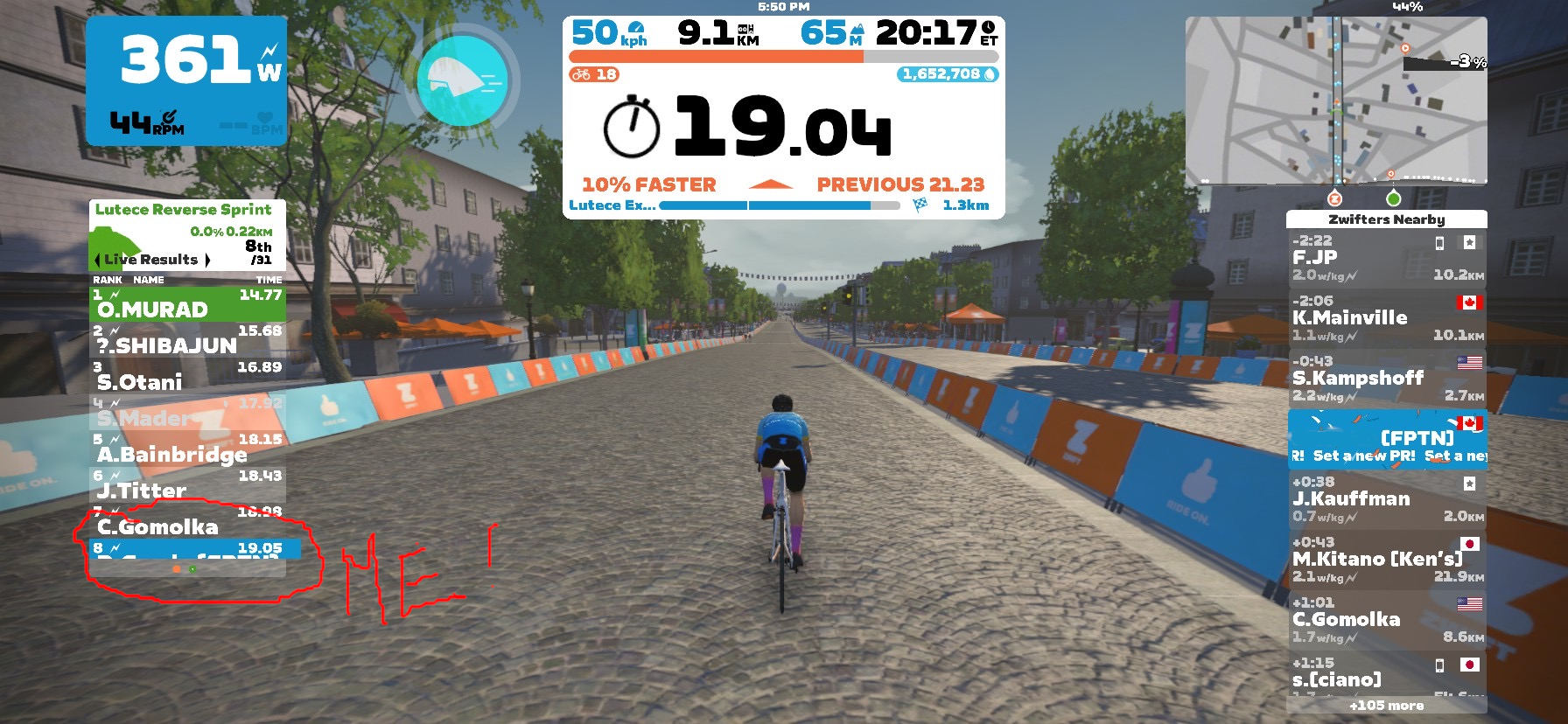
Task: Select A.Bainbridge's sprint result row
Action: 187,449
